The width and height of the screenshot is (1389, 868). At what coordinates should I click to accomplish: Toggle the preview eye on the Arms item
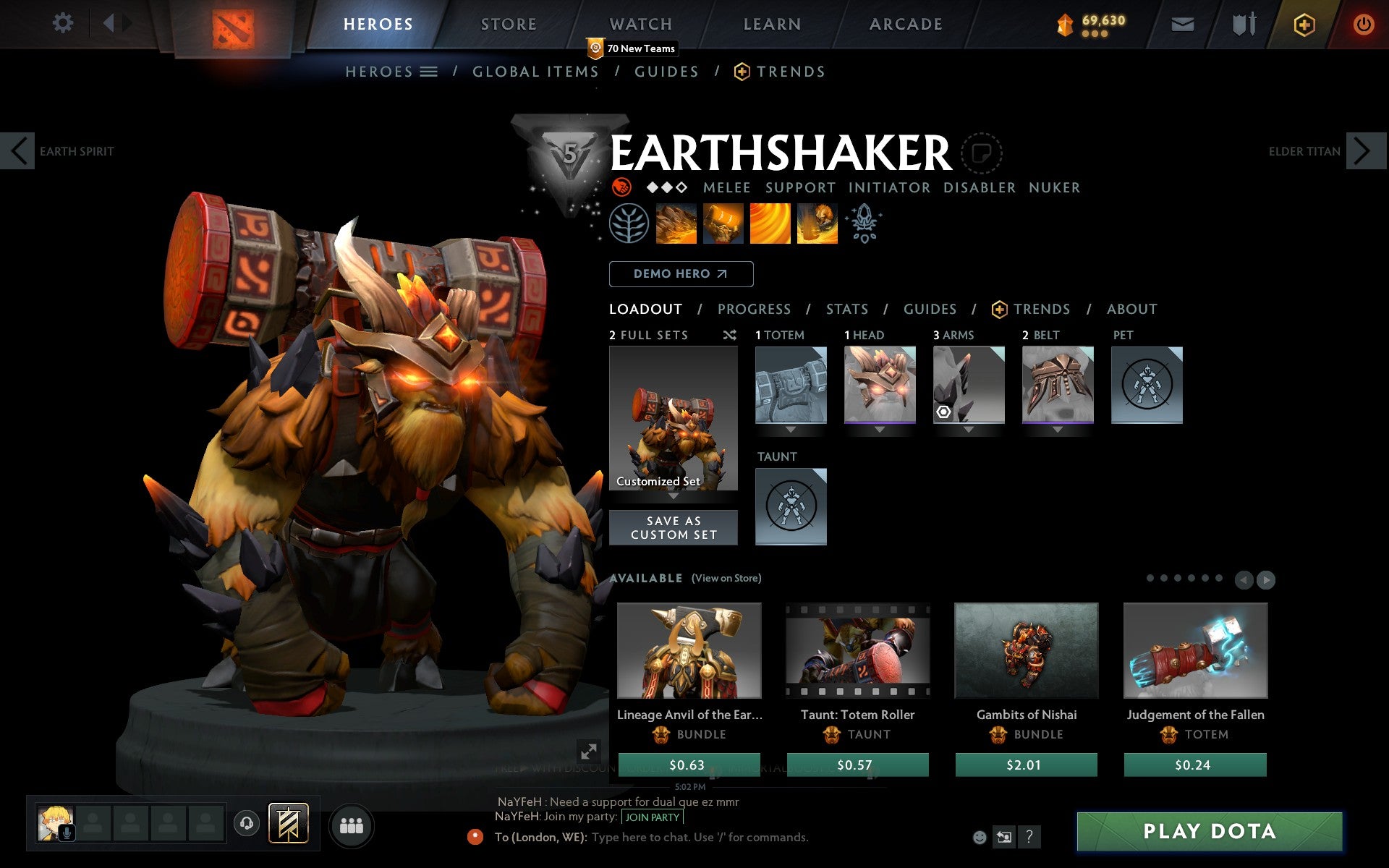944,412
